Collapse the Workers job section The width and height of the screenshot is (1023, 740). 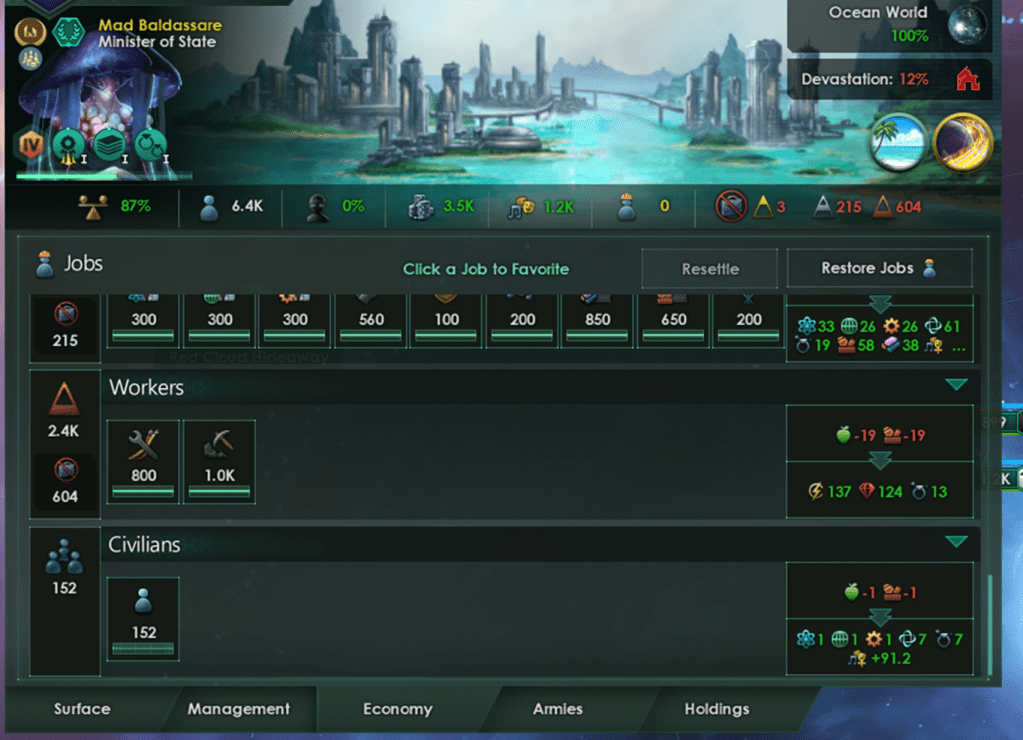tap(956, 385)
